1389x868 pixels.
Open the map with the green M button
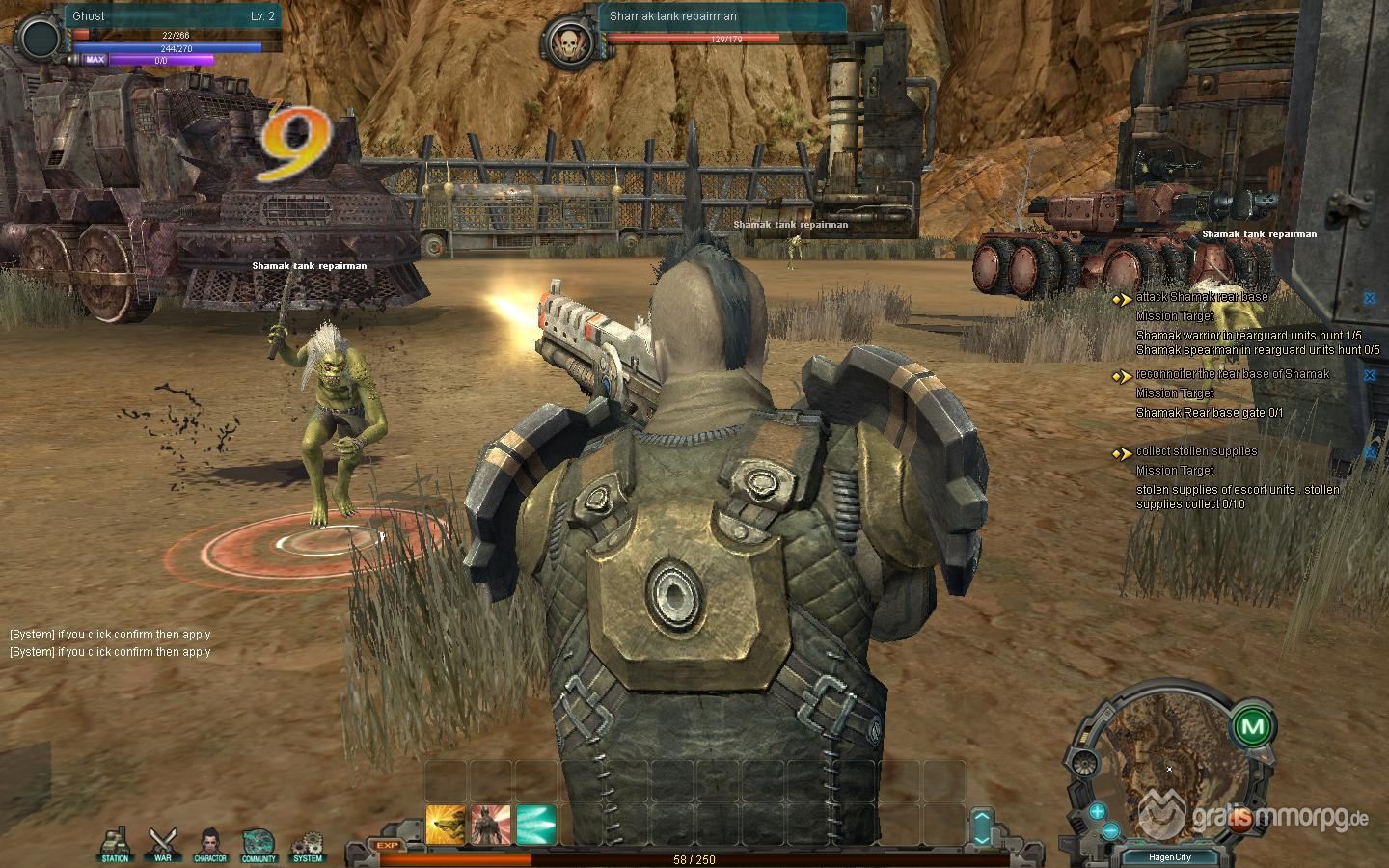pyautogui.click(x=1253, y=725)
